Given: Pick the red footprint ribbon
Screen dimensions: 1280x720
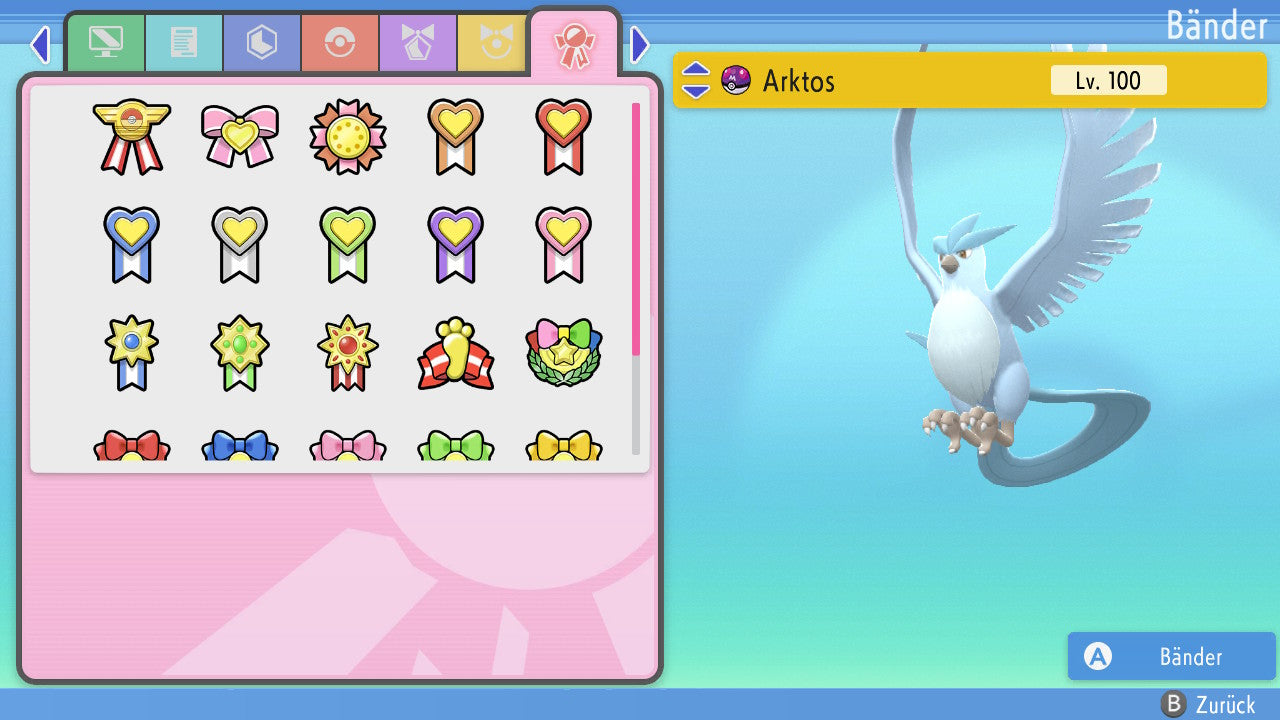Looking at the screenshot, I should 455,354.
